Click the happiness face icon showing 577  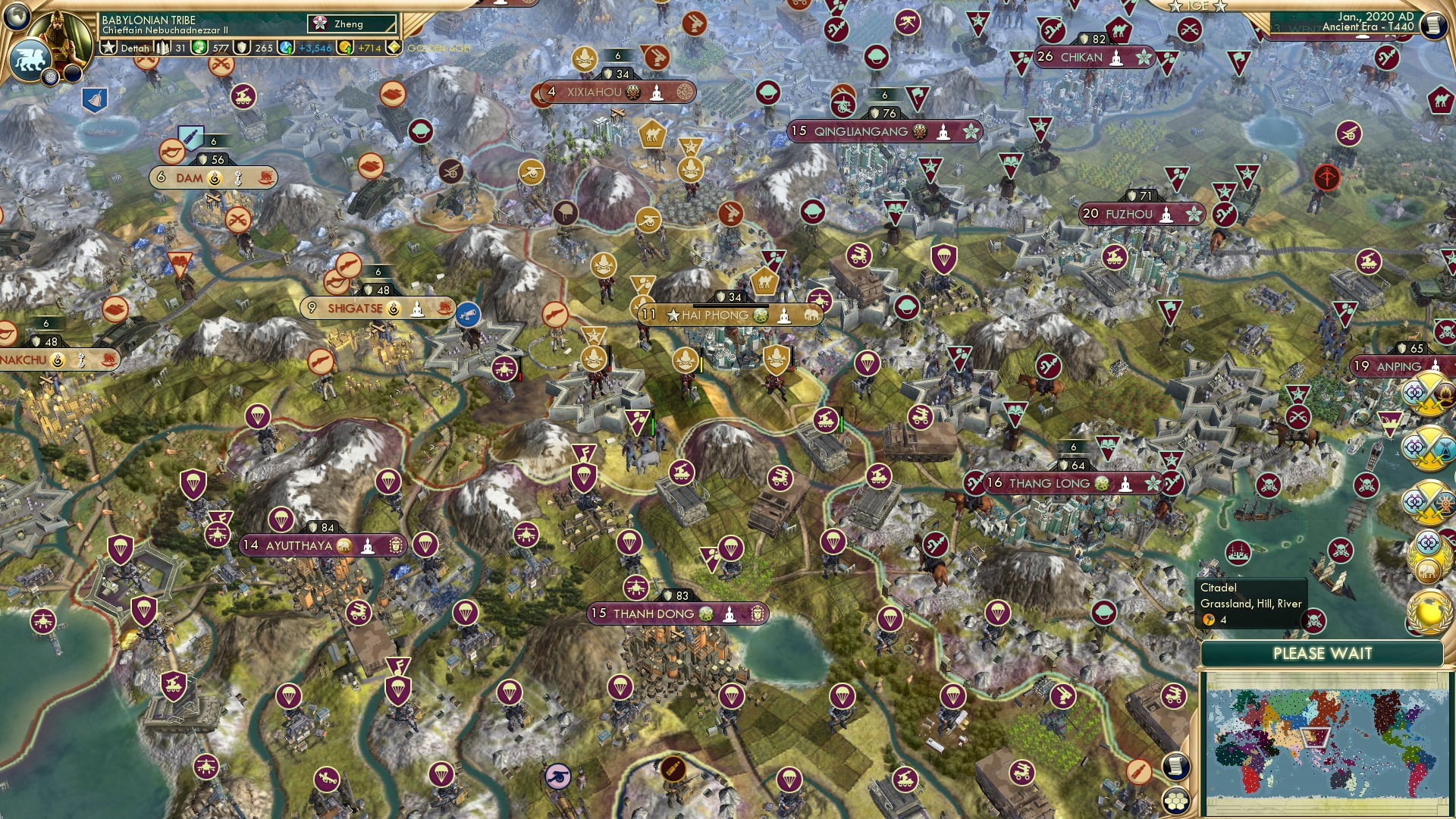click(199, 50)
